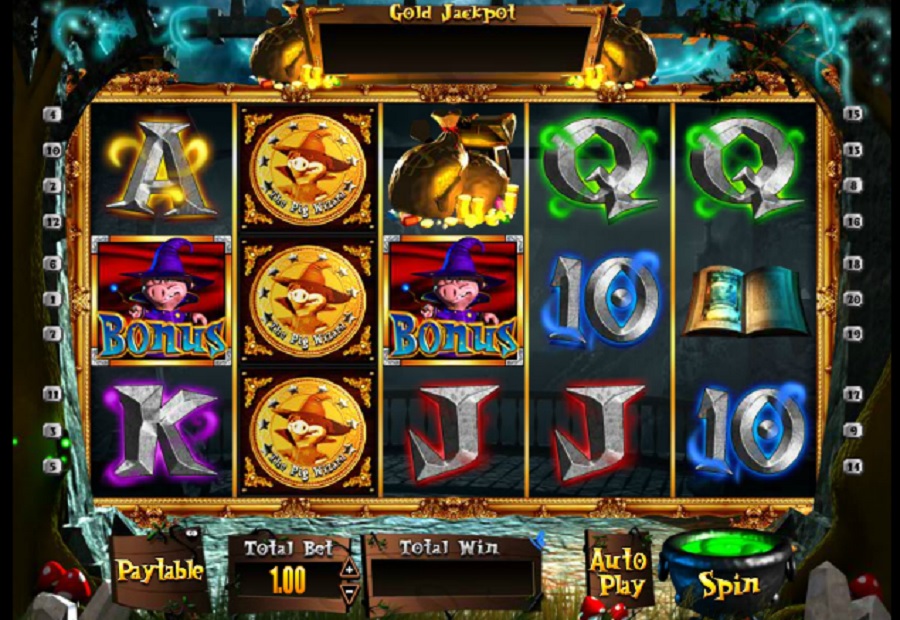Click payline marker 18
Viewport: 900px width, 620px height.
click(x=853, y=264)
